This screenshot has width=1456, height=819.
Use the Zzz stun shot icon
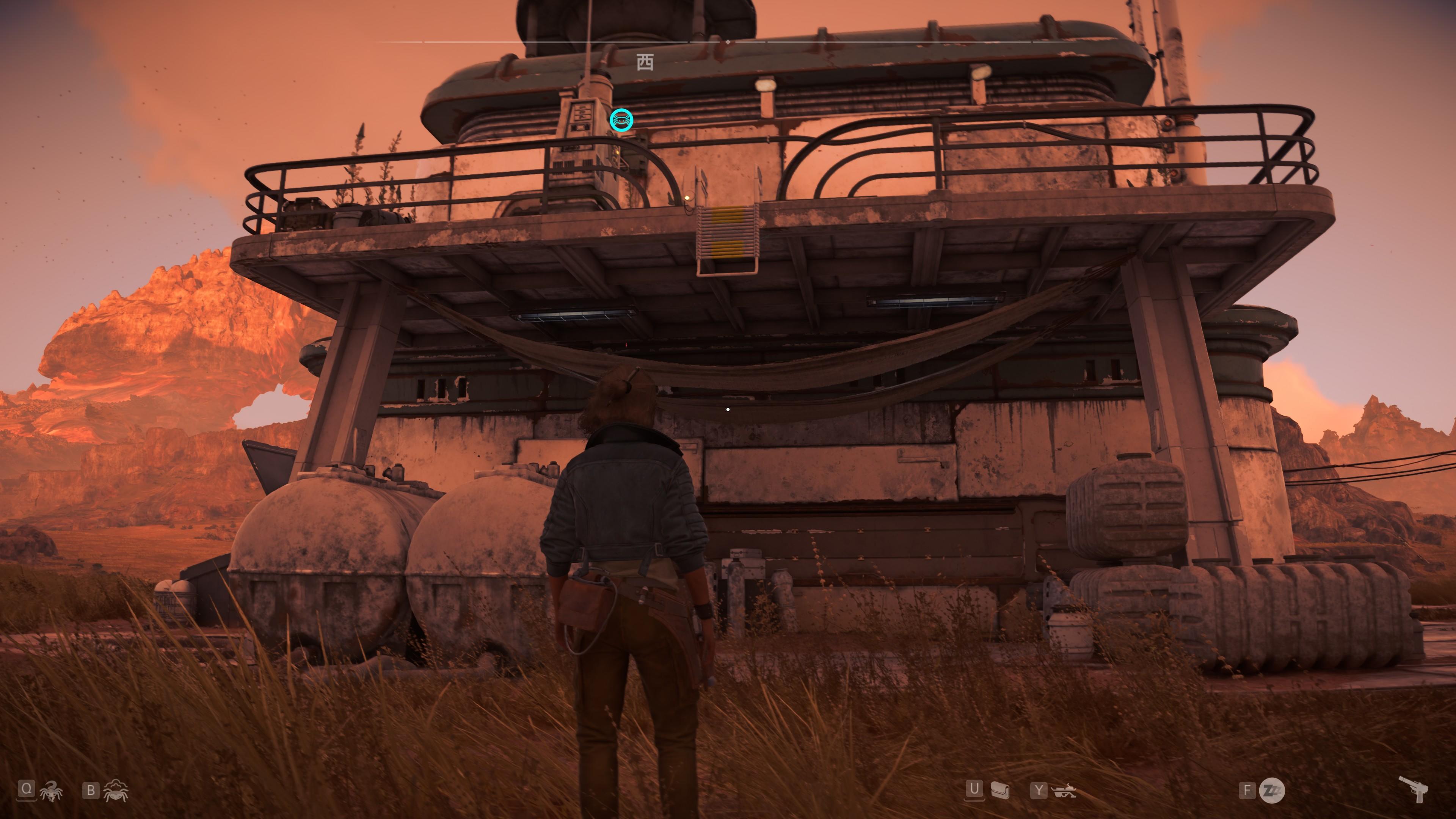click(x=1273, y=790)
